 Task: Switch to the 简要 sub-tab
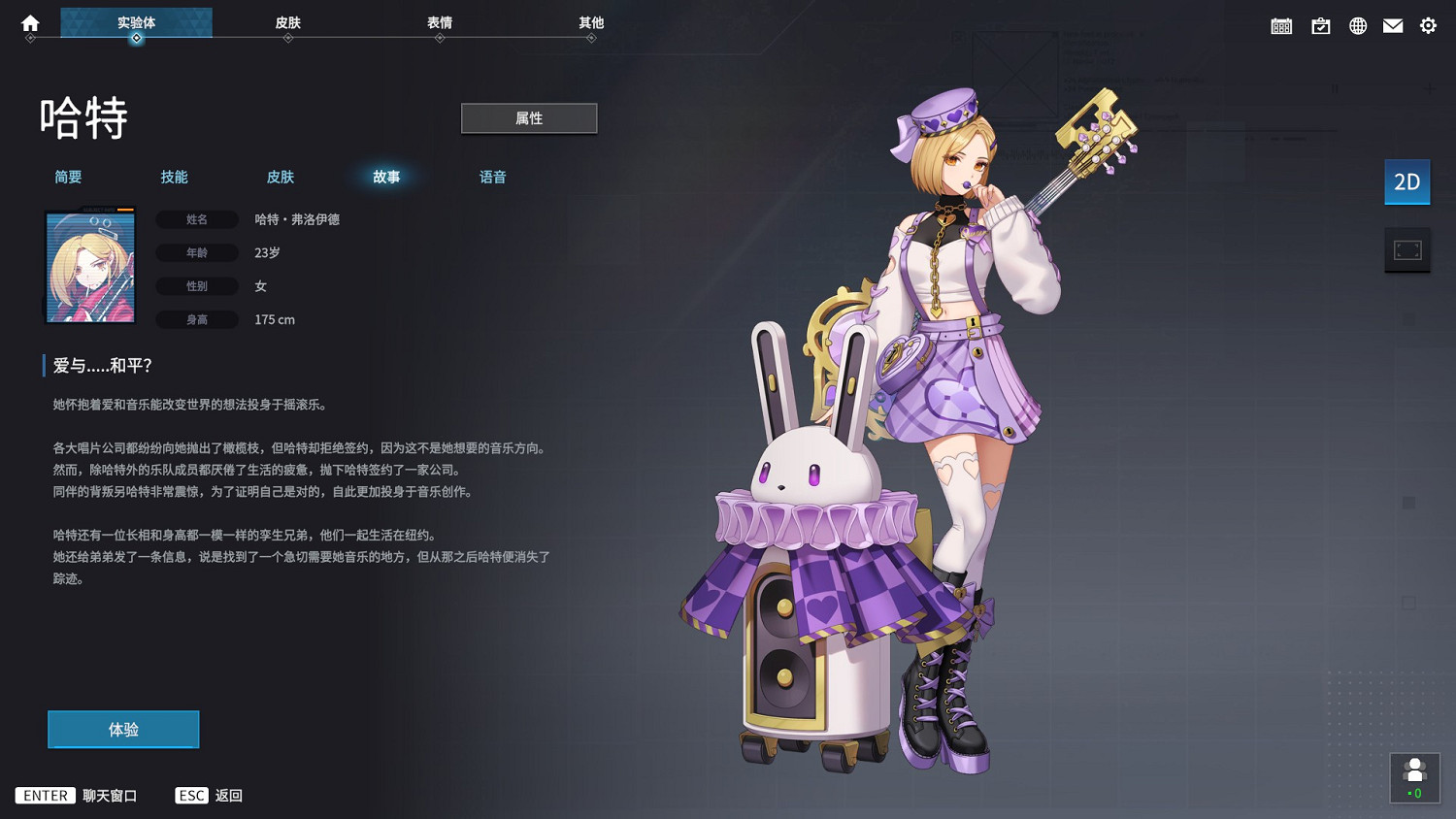pyautogui.click(x=68, y=177)
